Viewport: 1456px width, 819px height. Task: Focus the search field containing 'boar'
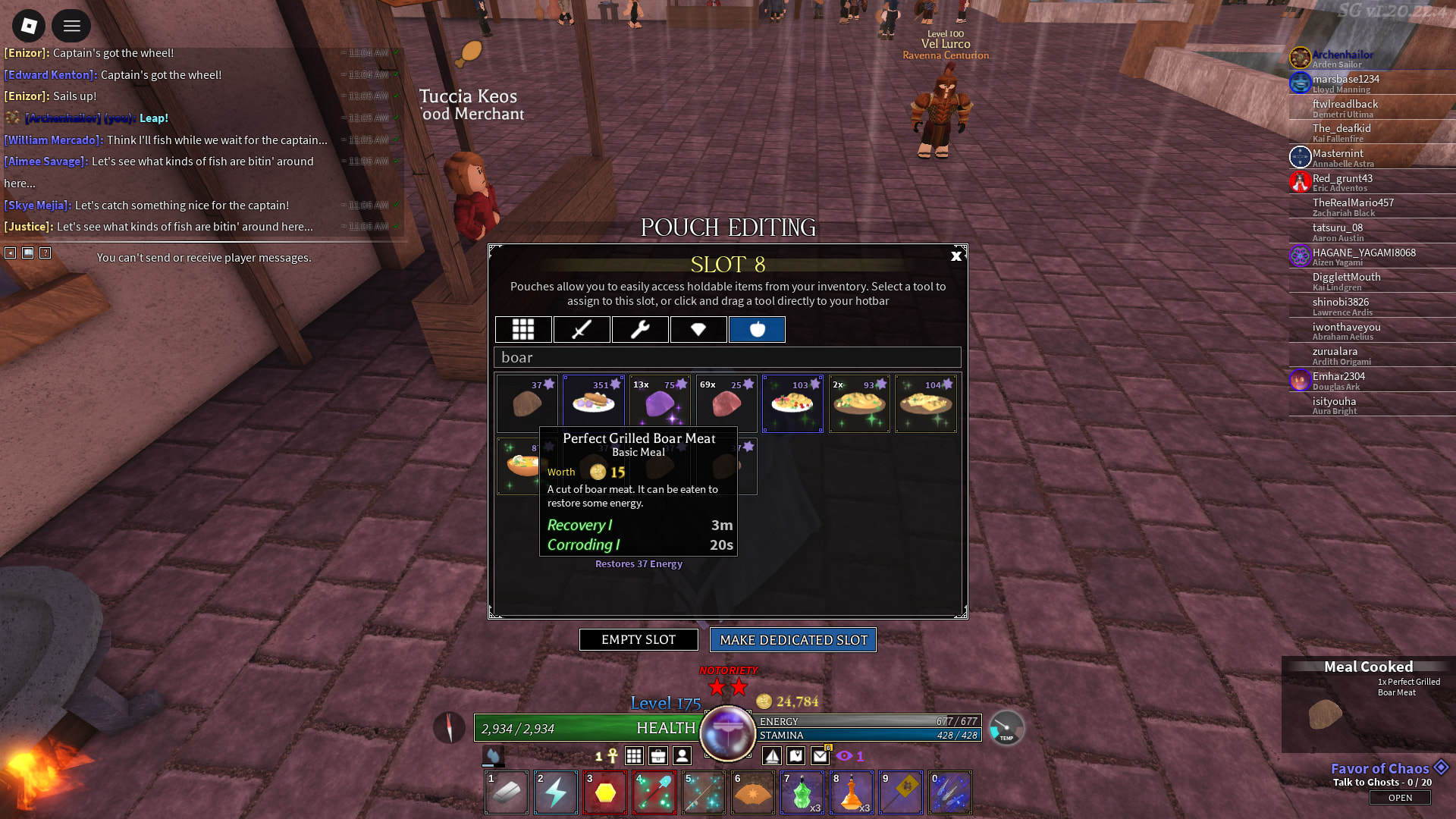tap(727, 357)
